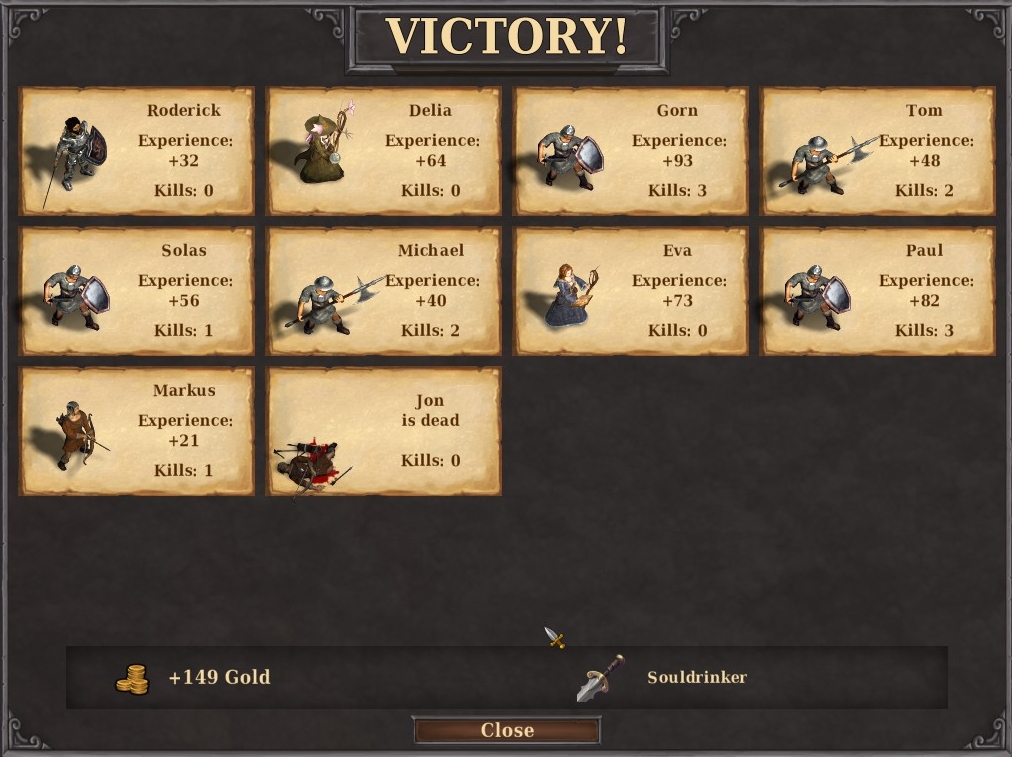The width and height of the screenshot is (1012, 757).
Task: Choose Tom's result card
Action: point(878,151)
